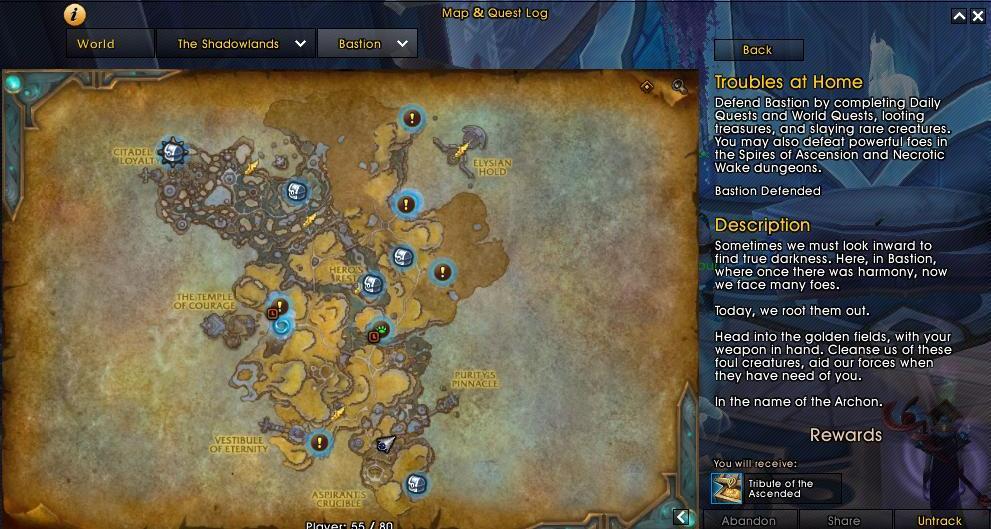Abandon the Troubles at Home quest

(748, 520)
